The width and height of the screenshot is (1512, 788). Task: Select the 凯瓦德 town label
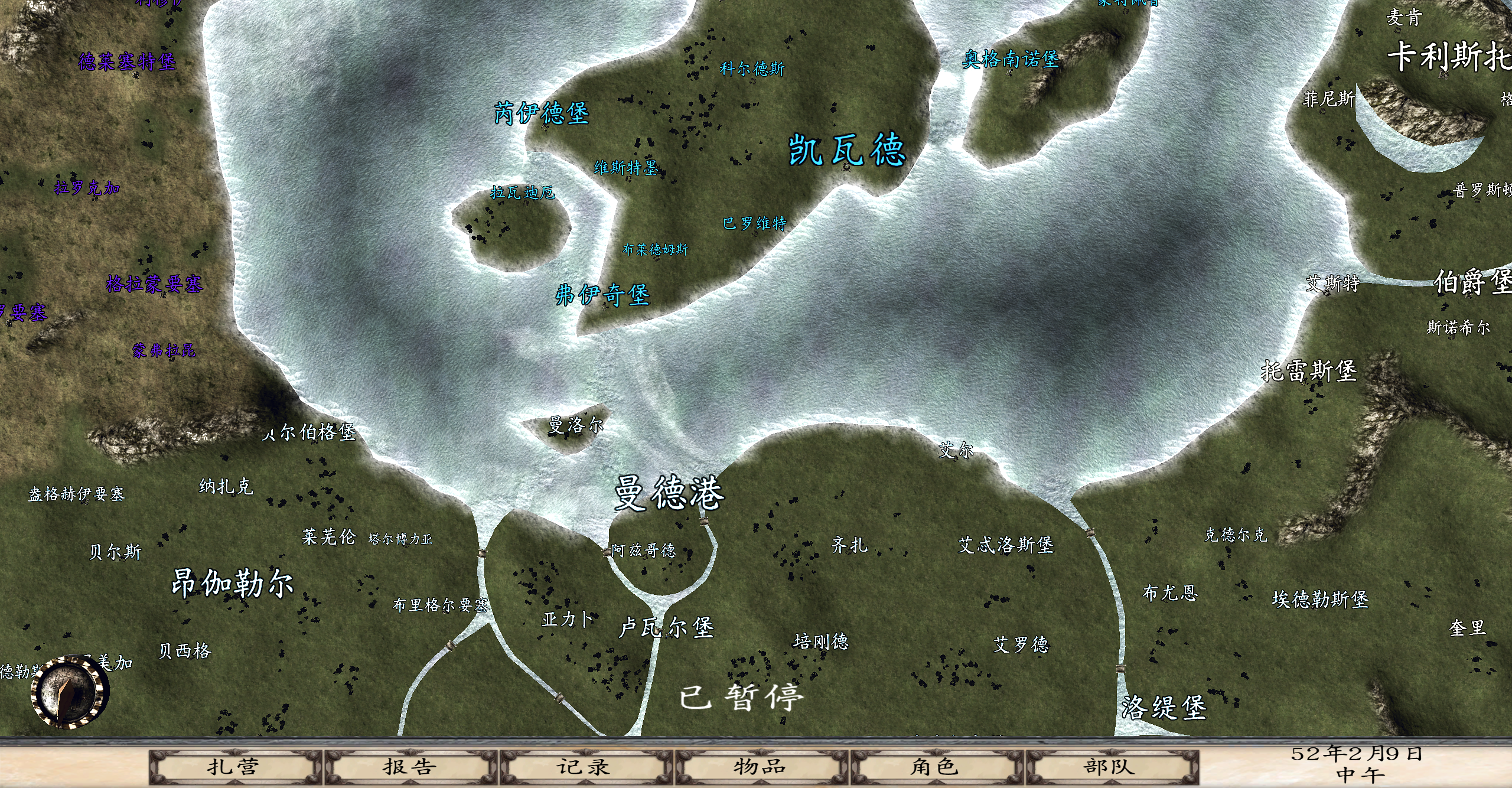tap(847, 149)
